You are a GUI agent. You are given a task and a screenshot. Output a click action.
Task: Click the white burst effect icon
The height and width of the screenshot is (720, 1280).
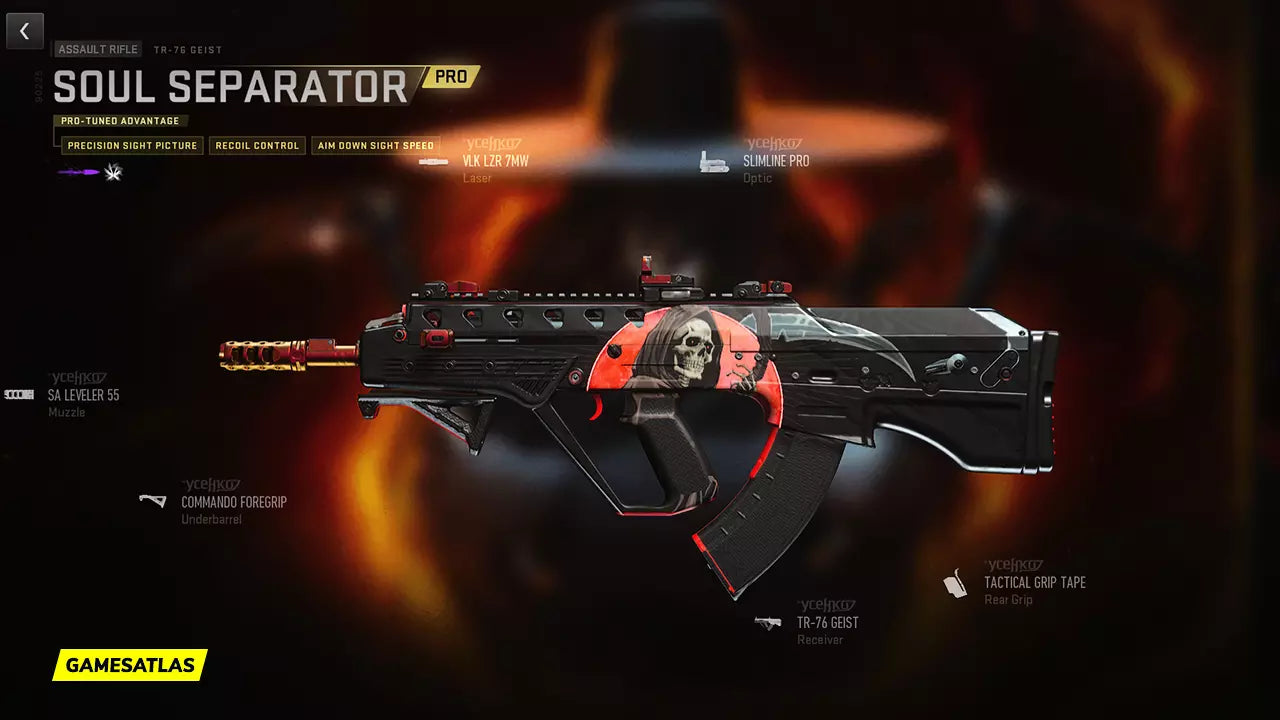(113, 173)
